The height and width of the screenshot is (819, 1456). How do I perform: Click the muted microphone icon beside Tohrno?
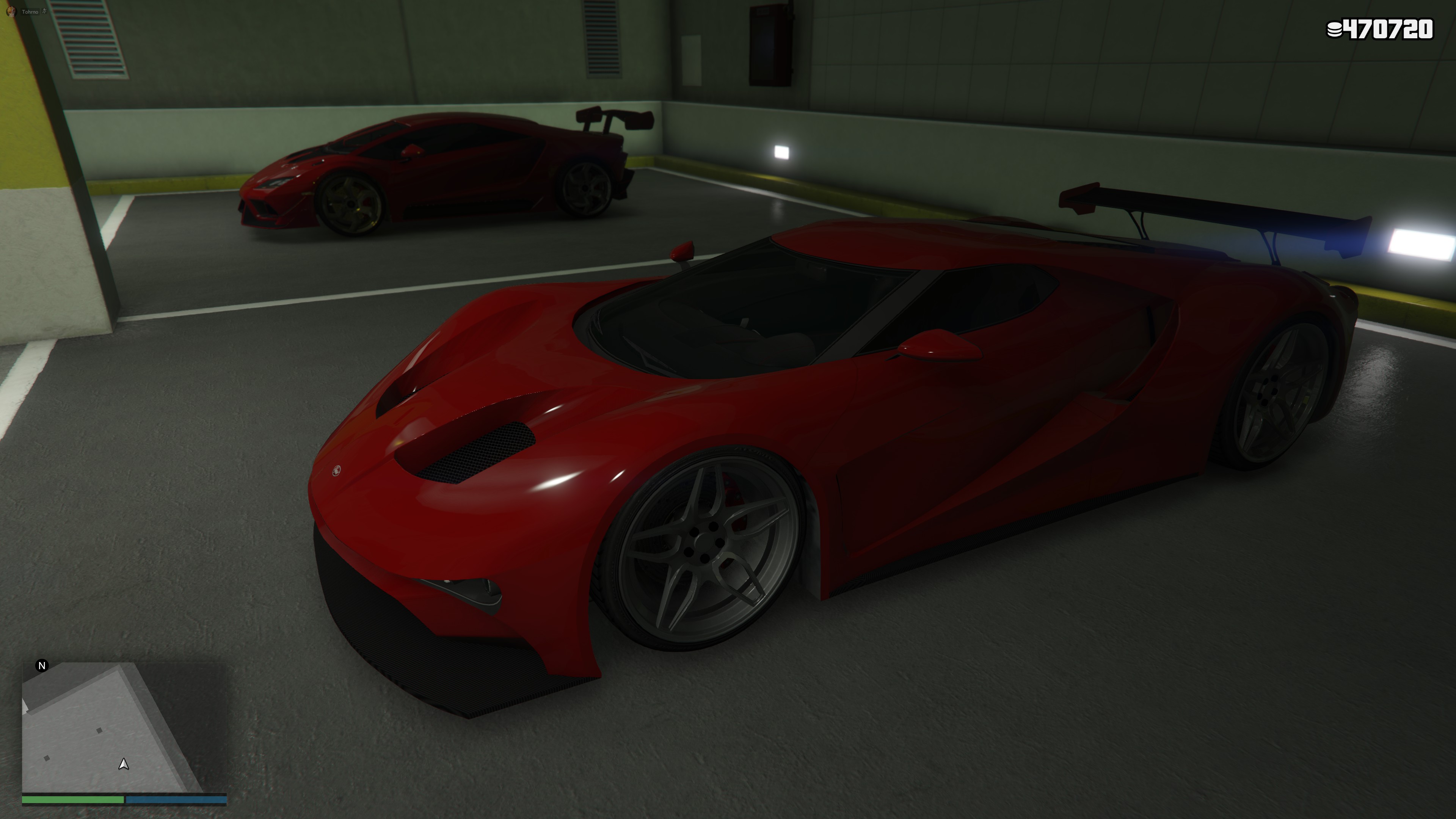point(45,11)
